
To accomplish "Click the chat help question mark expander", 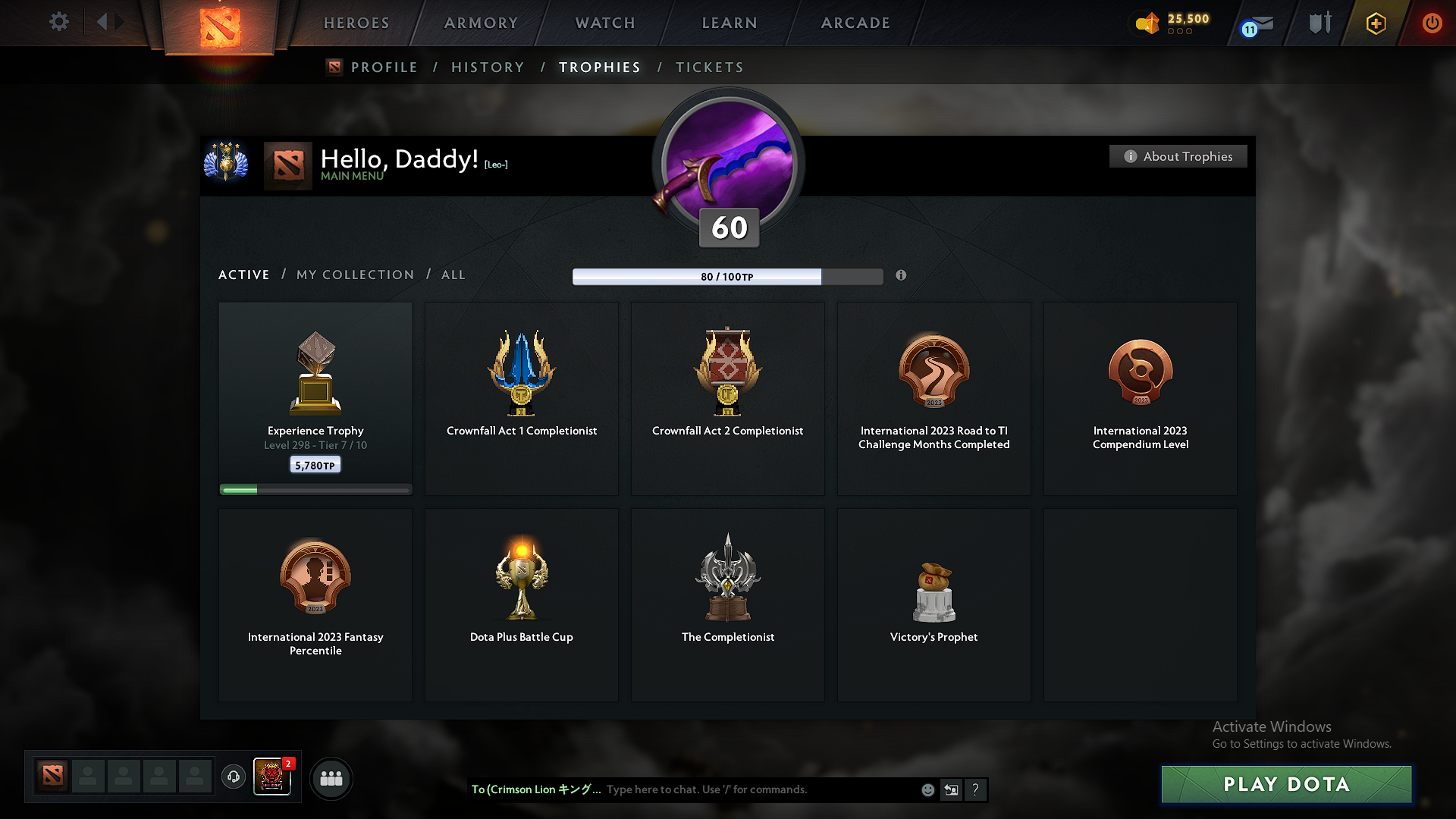I will tap(976, 789).
